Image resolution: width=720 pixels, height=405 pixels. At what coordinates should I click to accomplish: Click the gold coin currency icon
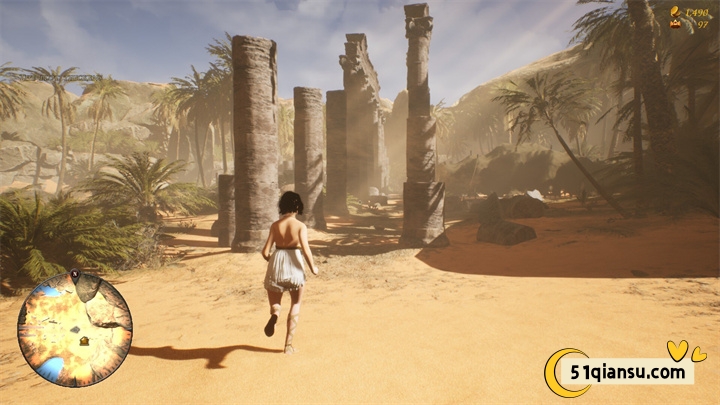click(x=677, y=13)
